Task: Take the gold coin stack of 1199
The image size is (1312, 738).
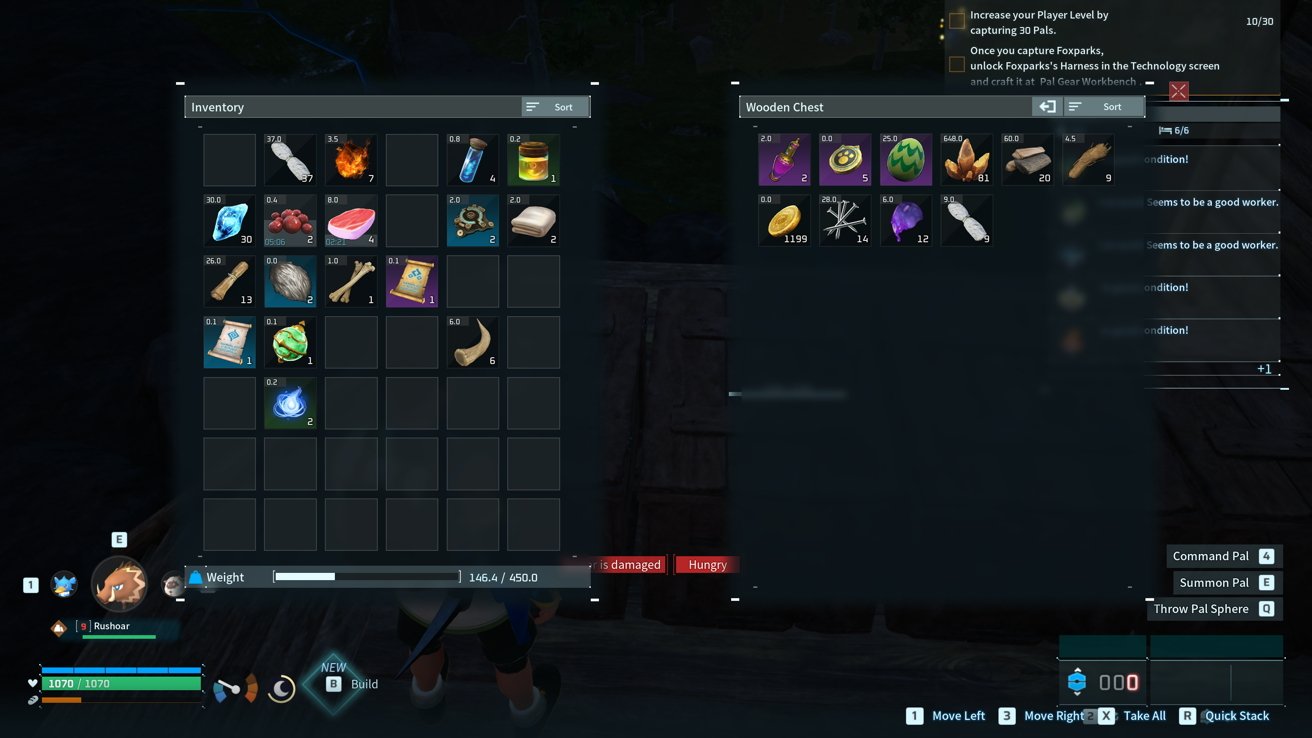Action: (784, 220)
